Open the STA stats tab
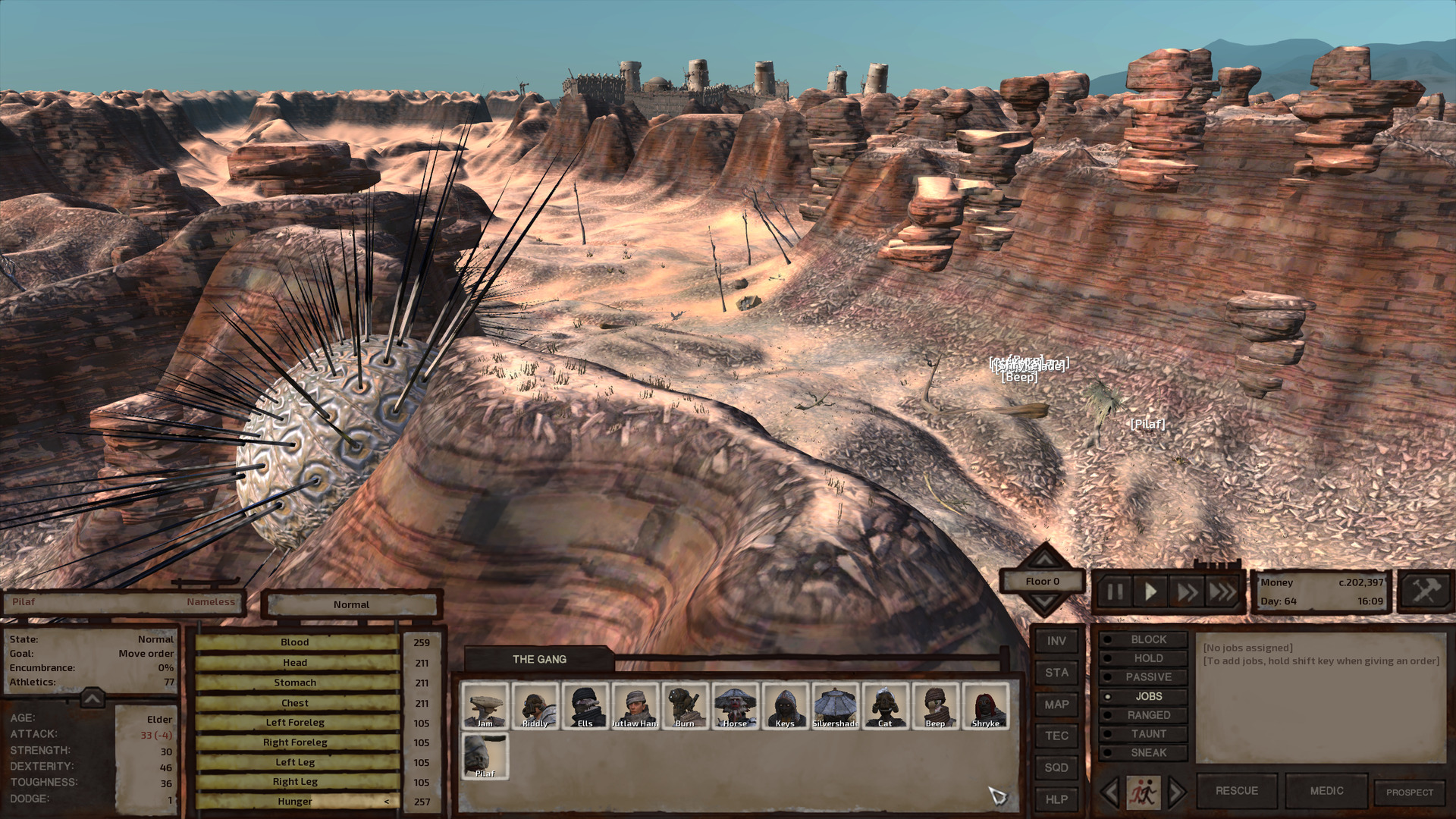 click(1056, 673)
